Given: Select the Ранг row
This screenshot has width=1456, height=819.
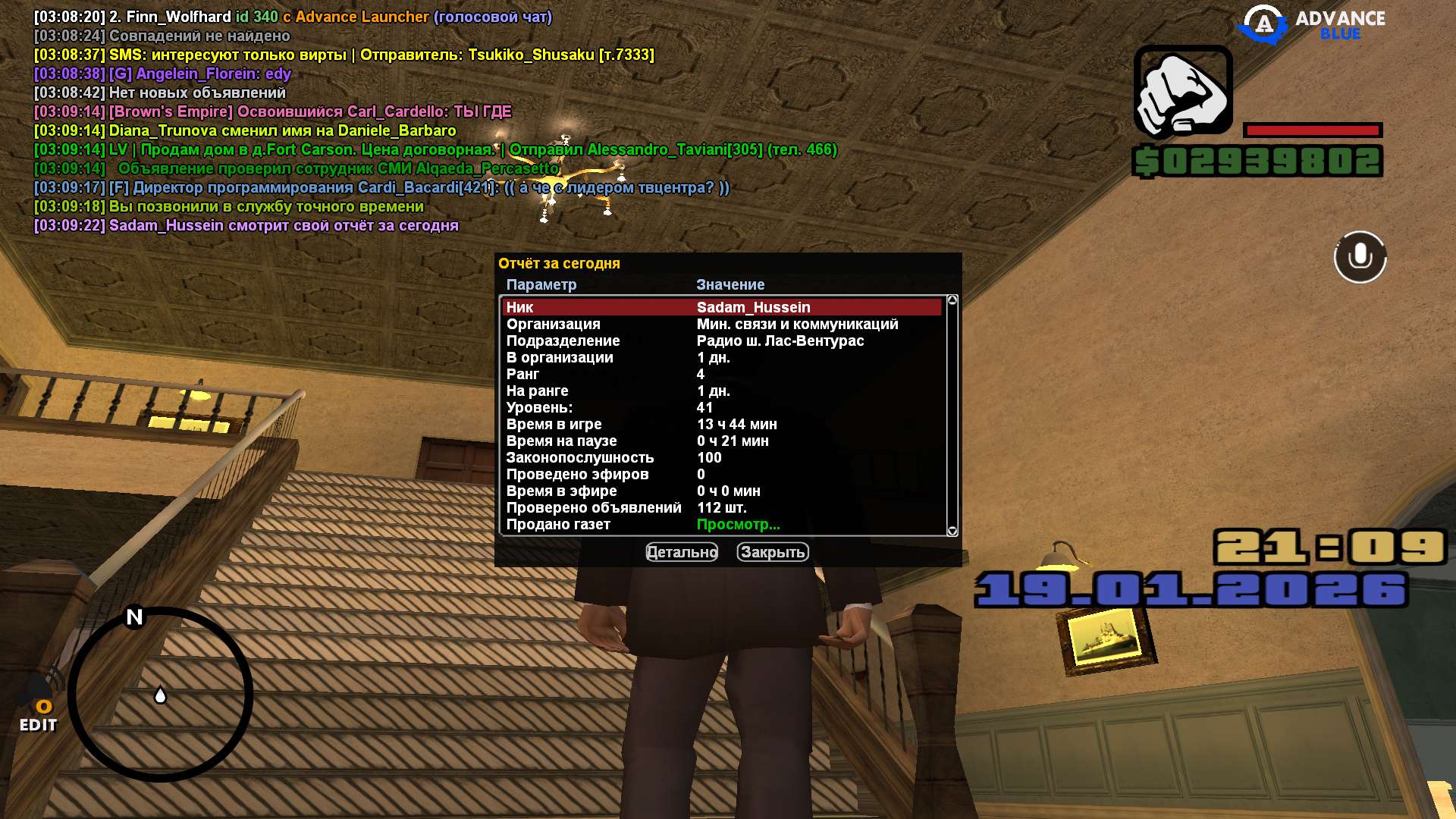Looking at the screenshot, I should pos(720,374).
